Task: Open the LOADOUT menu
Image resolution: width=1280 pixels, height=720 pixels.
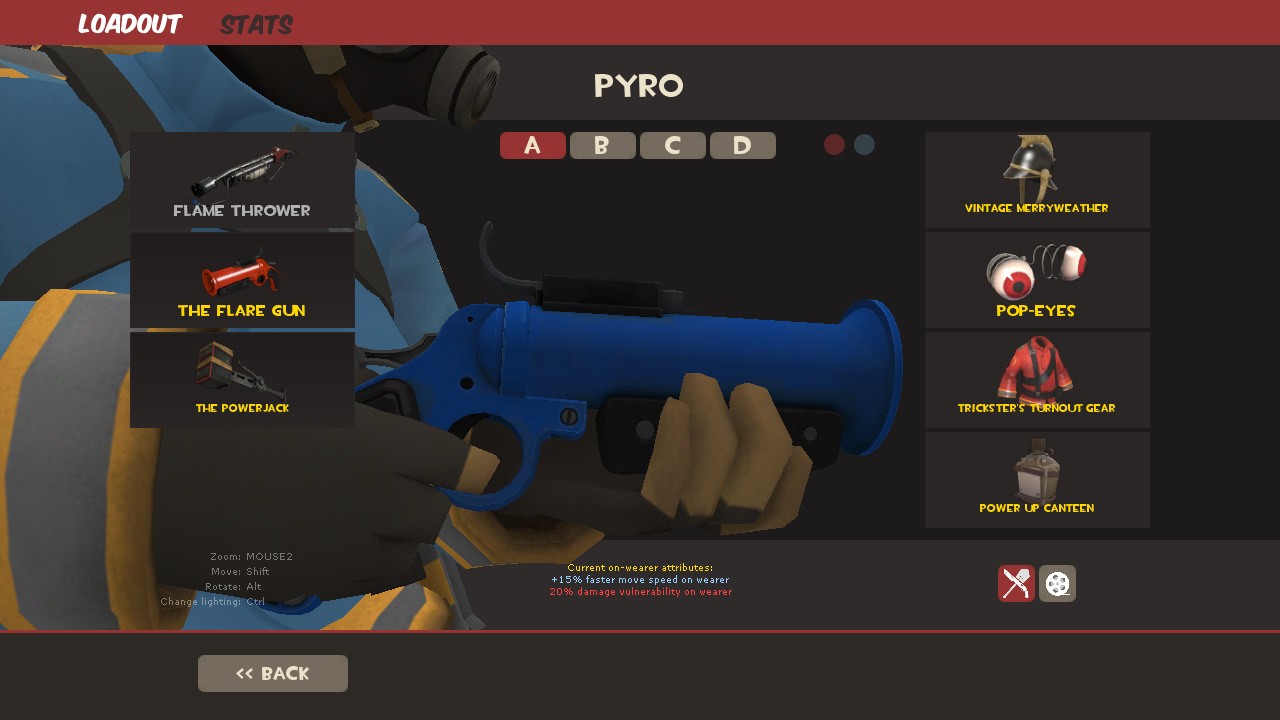Action: pos(130,24)
